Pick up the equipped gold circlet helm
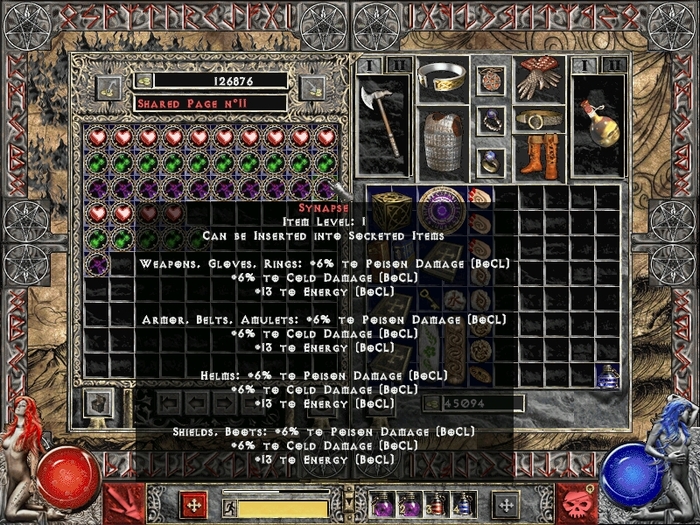 [441, 78]
